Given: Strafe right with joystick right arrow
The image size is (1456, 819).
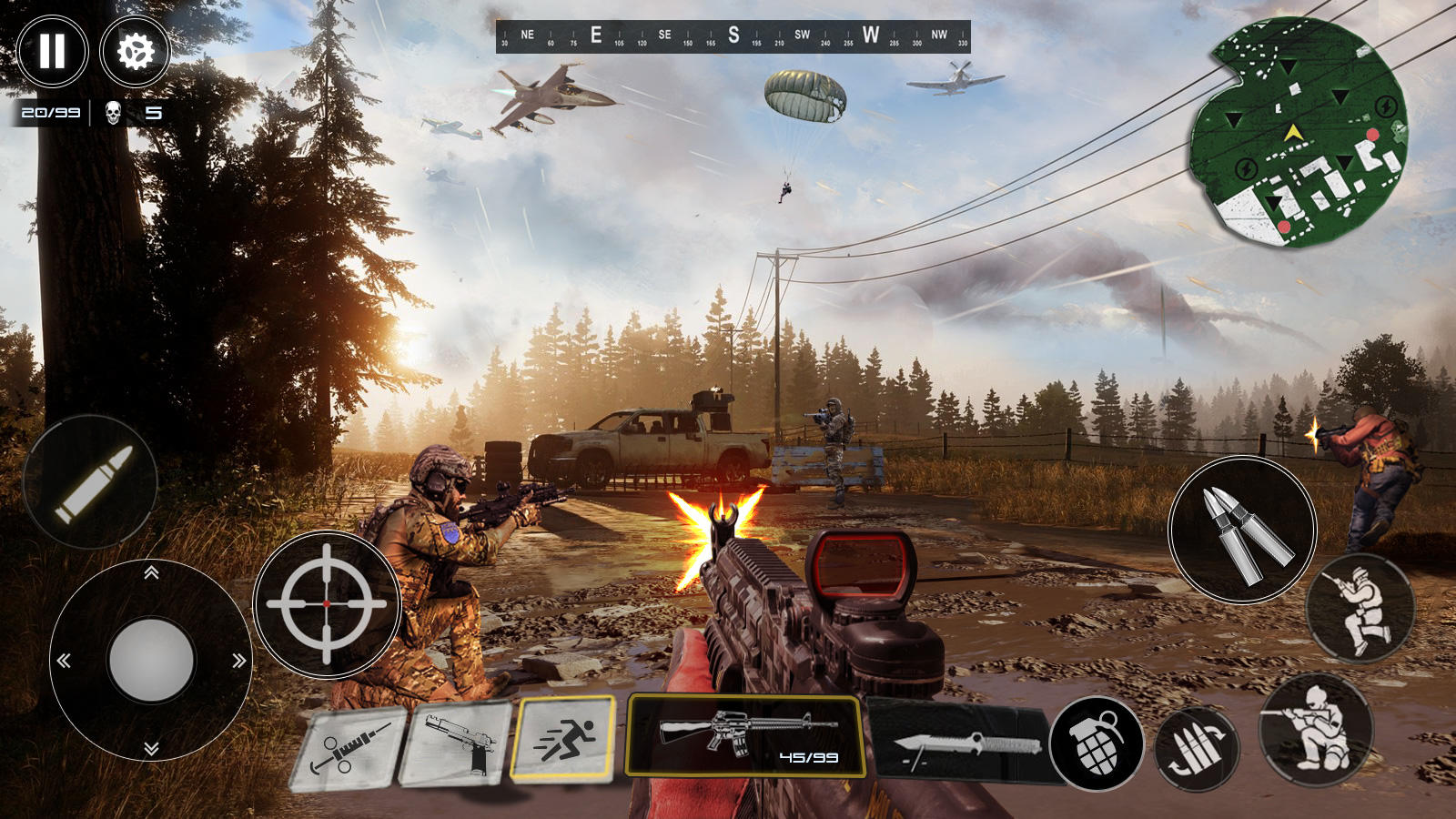Looking at the screenshot, I should 238,661.
